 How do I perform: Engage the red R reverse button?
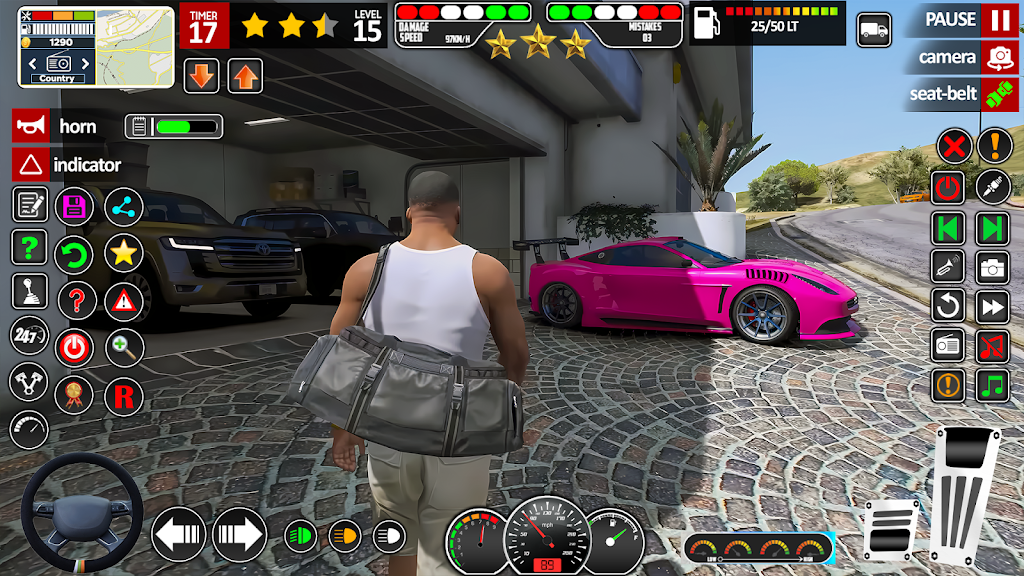pos(124,396)
